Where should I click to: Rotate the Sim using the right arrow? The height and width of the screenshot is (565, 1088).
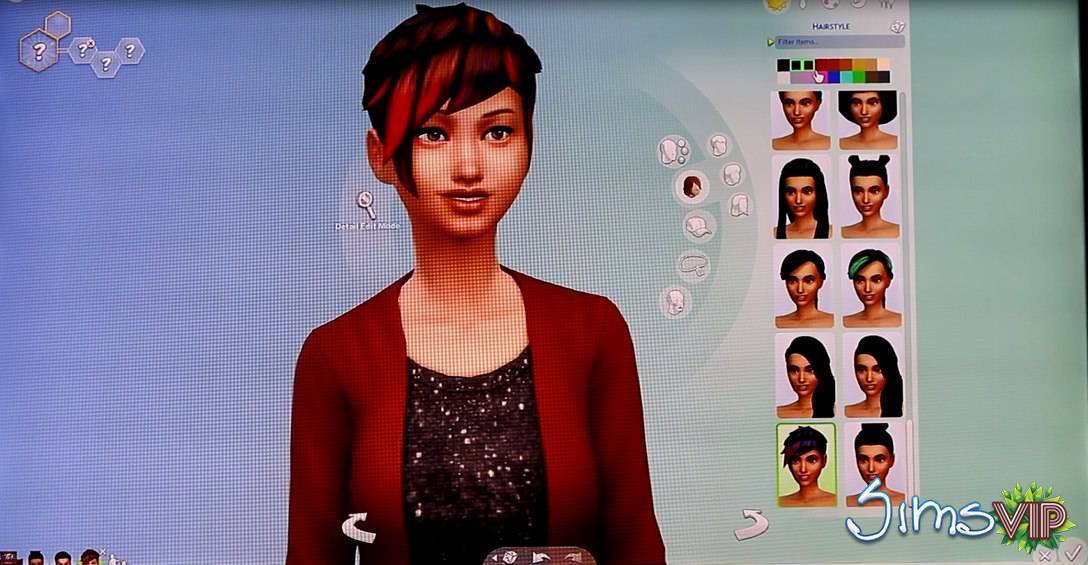(x=748, y=522)
